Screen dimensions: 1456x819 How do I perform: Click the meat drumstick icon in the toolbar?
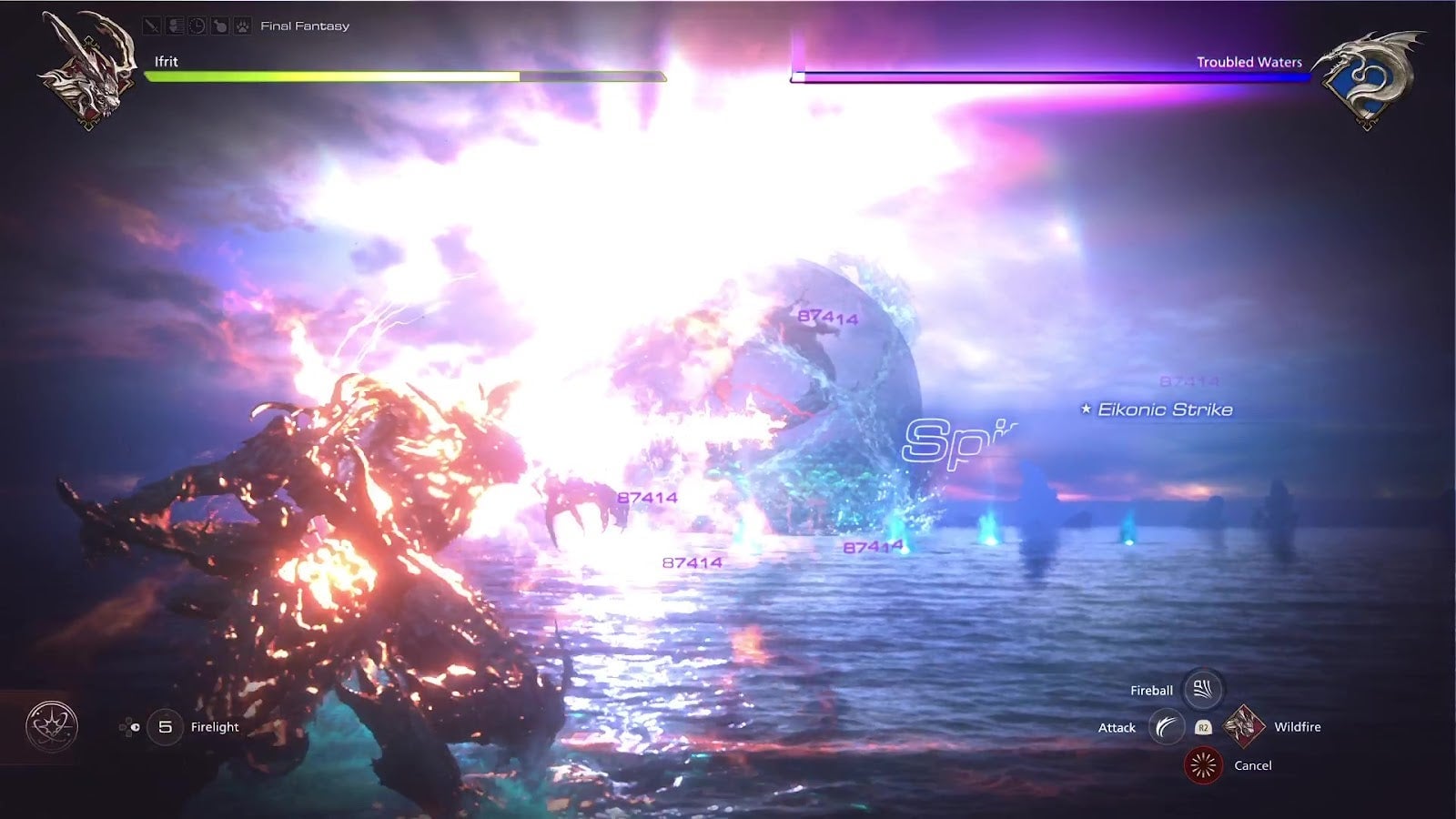(219, 25)
